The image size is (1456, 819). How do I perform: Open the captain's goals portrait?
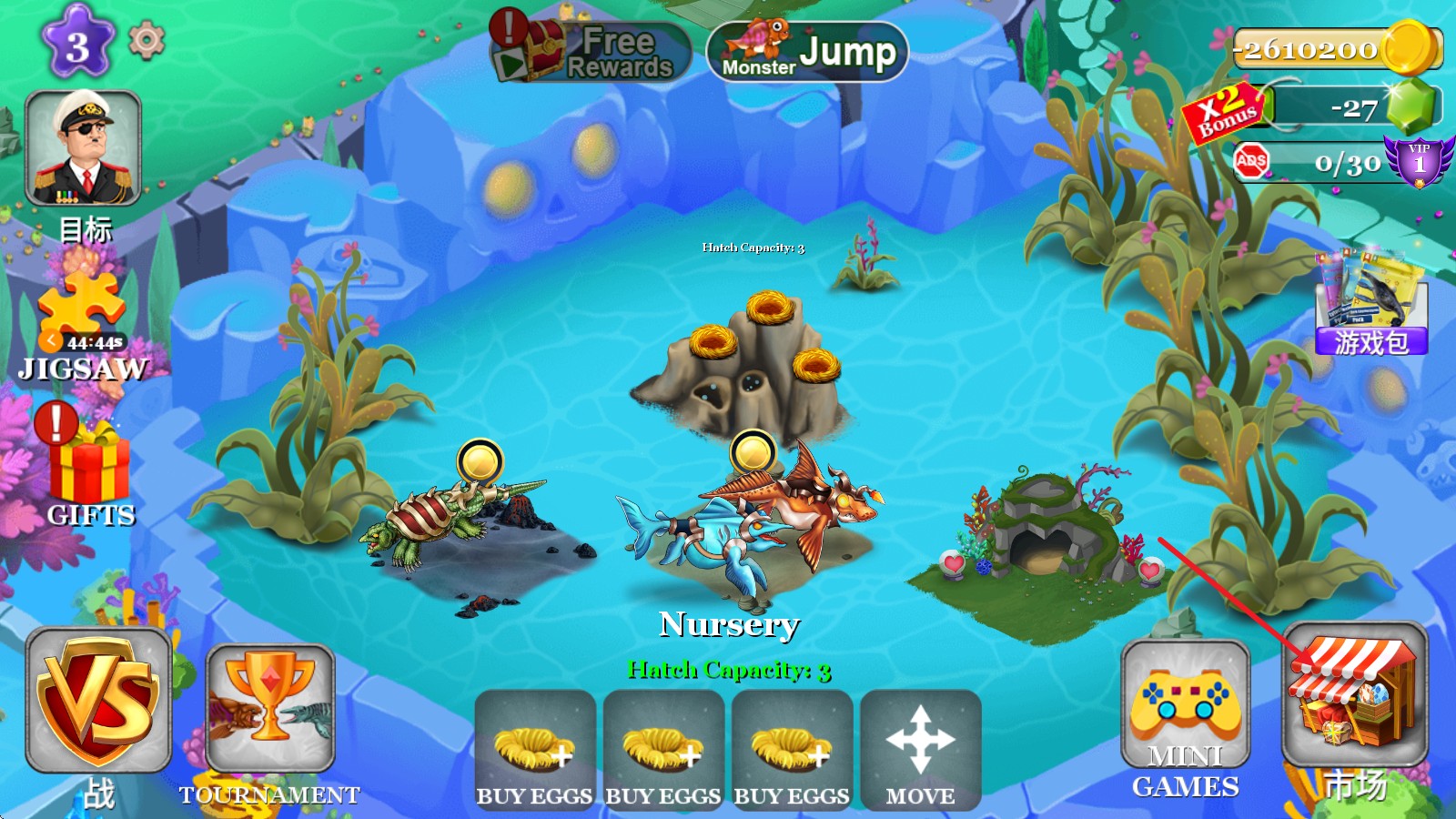tap(83, 148)
